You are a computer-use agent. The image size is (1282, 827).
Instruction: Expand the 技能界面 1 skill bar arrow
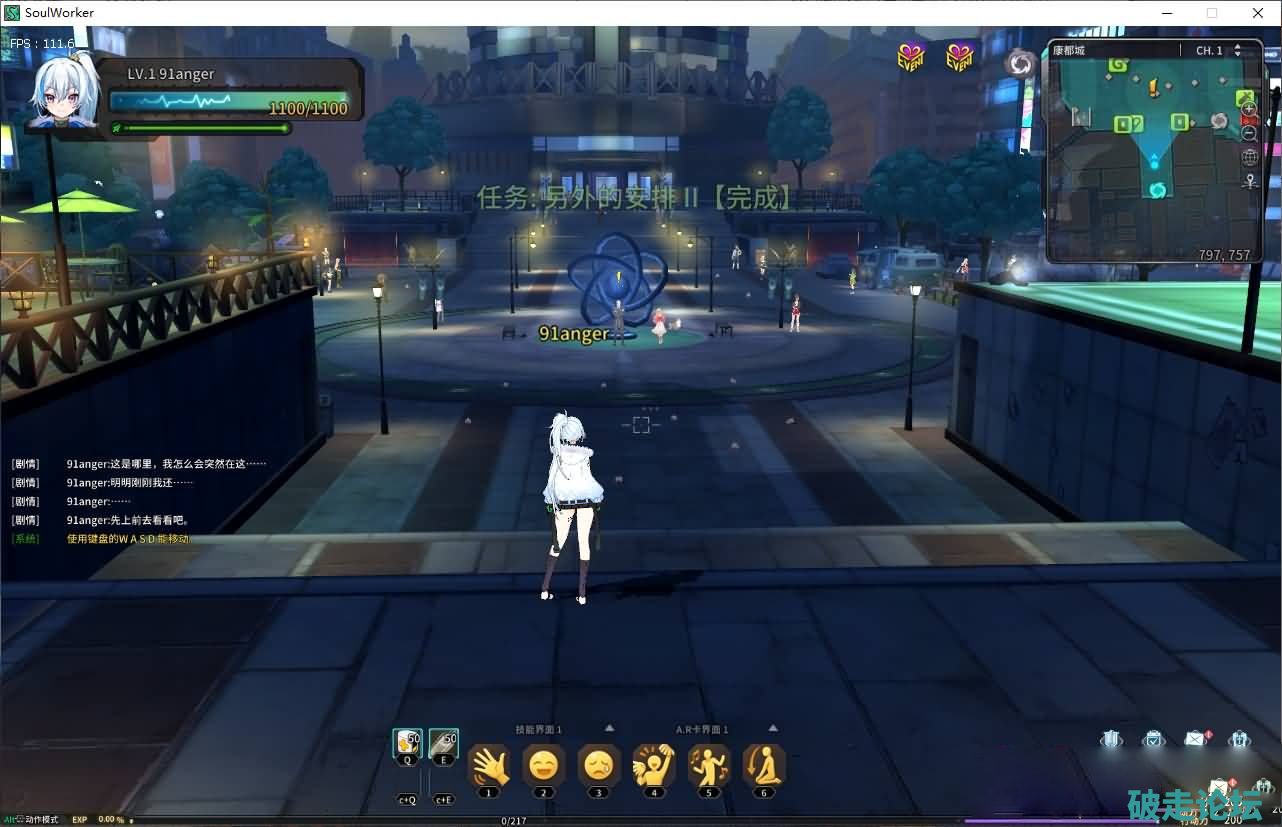click(x=610, y=728)
